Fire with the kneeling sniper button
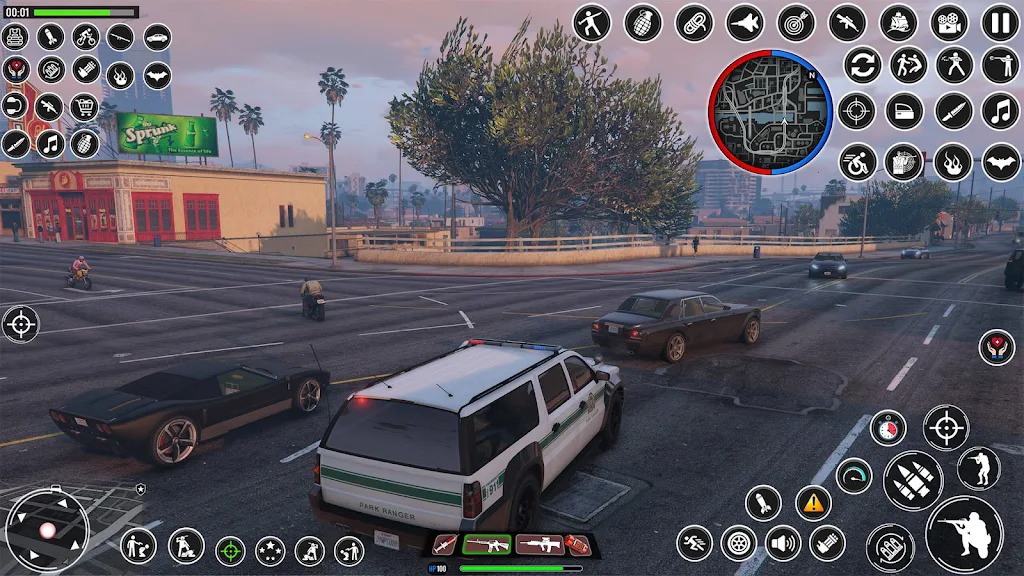1024x576 pixels. pyautogui.click(x=964, y=534)
